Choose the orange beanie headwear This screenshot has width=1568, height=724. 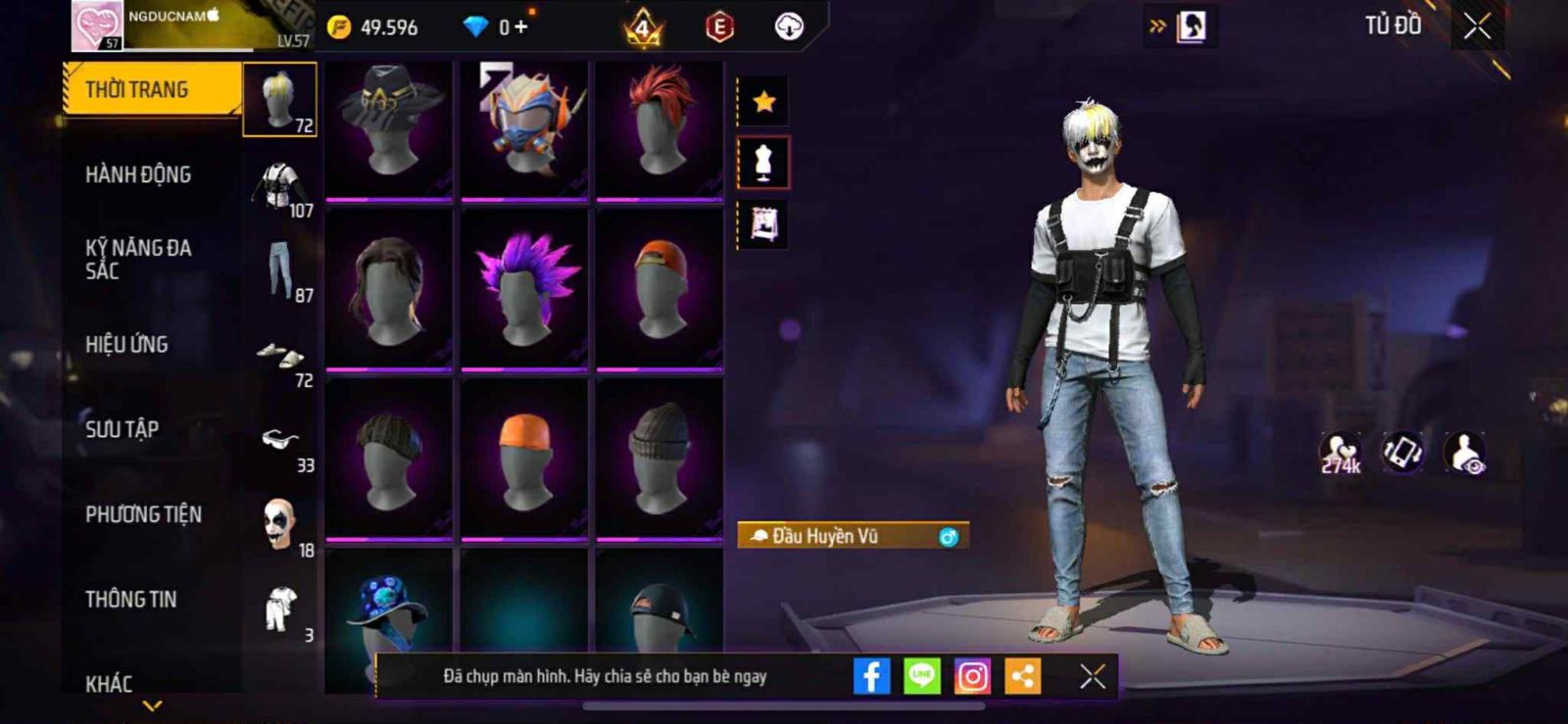[x=524, y=459]
